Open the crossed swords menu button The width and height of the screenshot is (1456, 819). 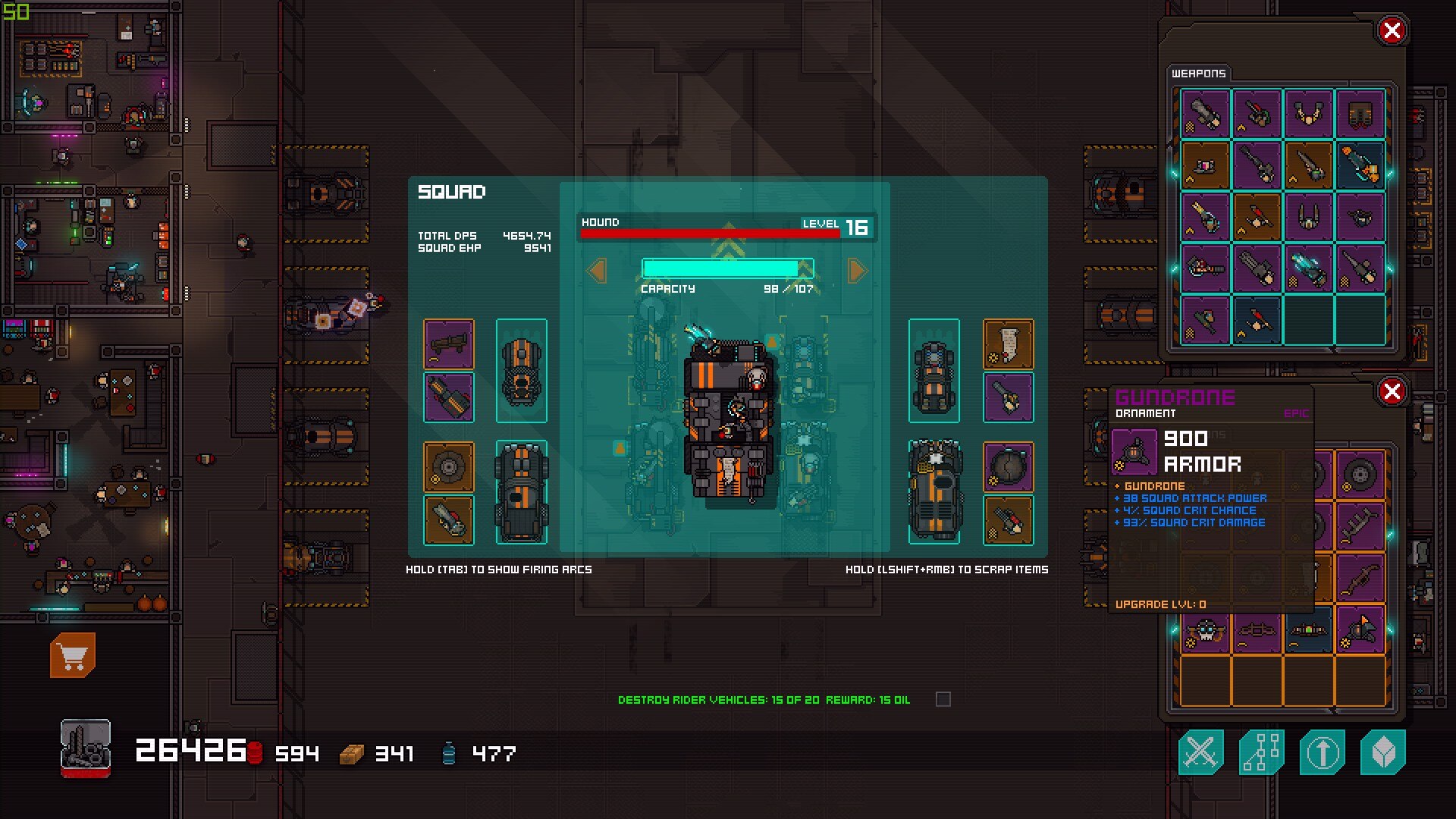click(x=1200, y=752)
